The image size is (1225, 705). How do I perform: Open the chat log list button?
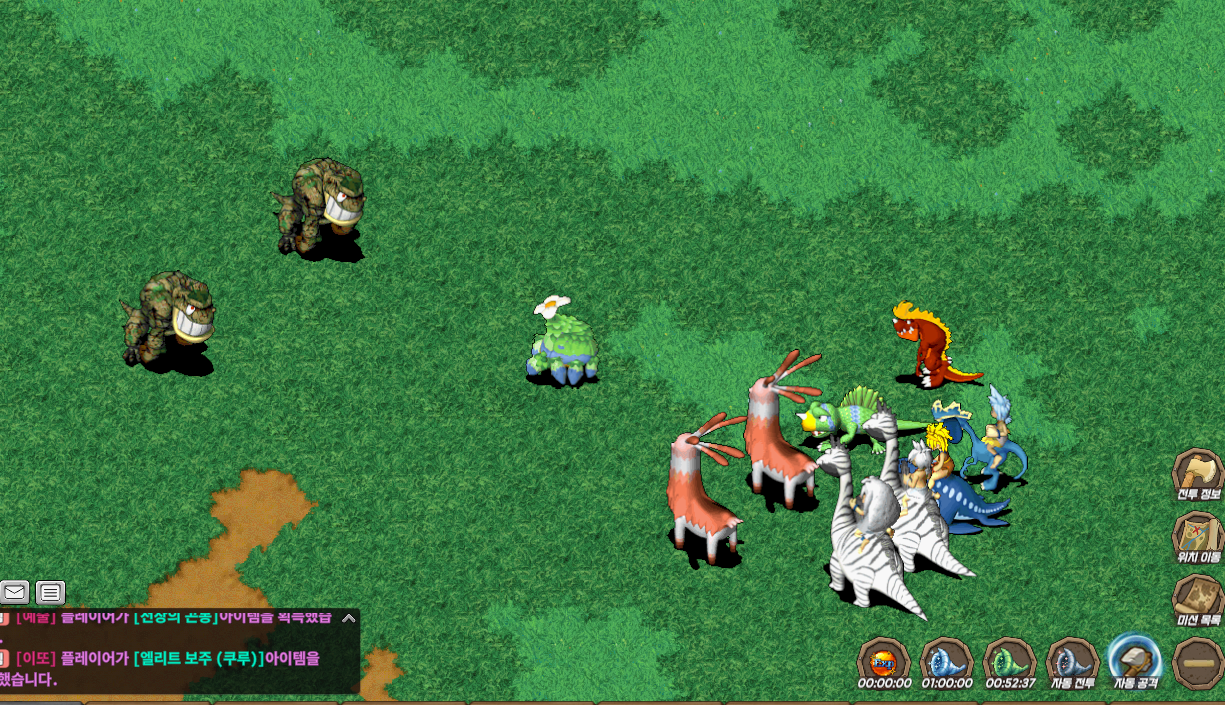tap(50, 592)
